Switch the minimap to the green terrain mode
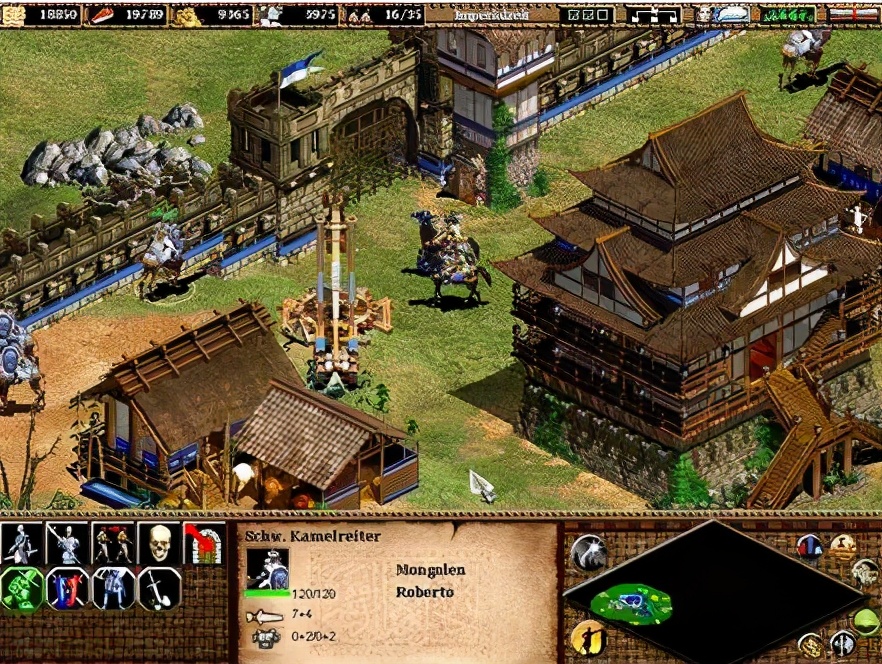Screen dimensions: 882x664 (867, 621)
